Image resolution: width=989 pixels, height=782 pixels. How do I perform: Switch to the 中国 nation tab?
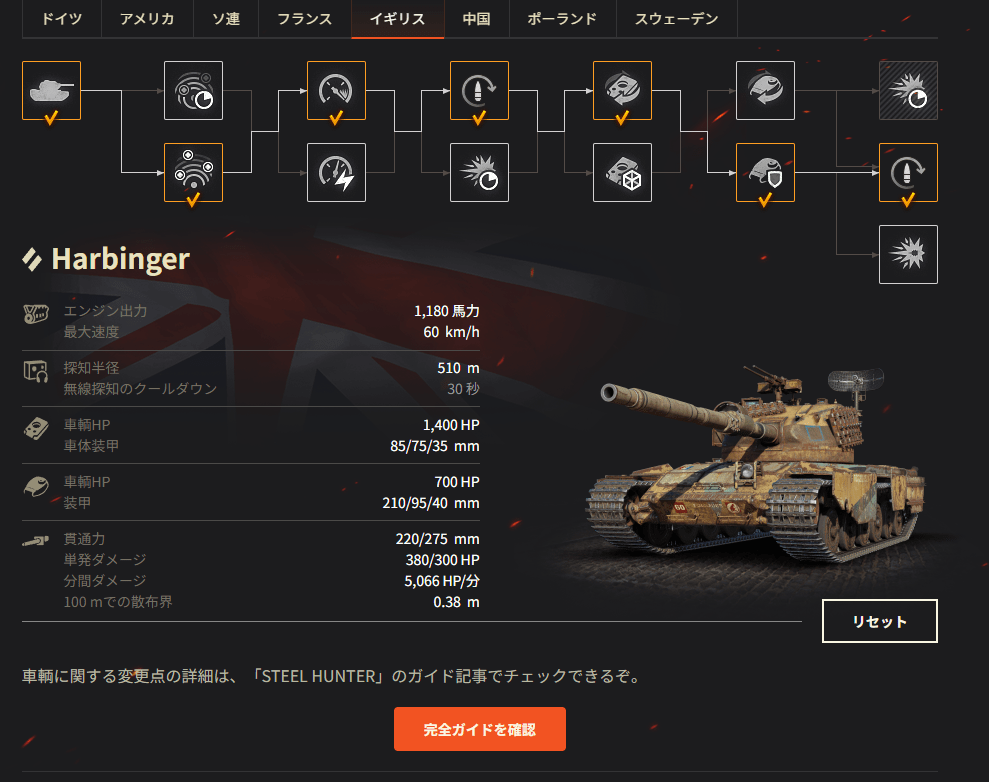coord(476,19)
